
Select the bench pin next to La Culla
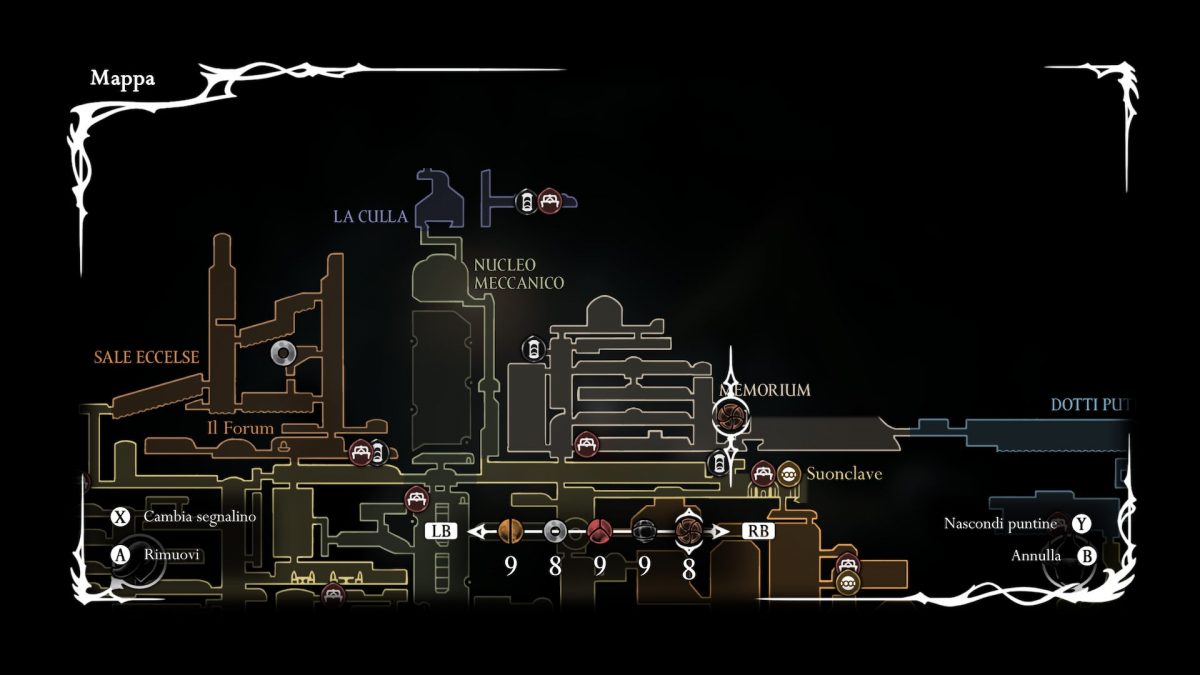[x=548, y=201]
